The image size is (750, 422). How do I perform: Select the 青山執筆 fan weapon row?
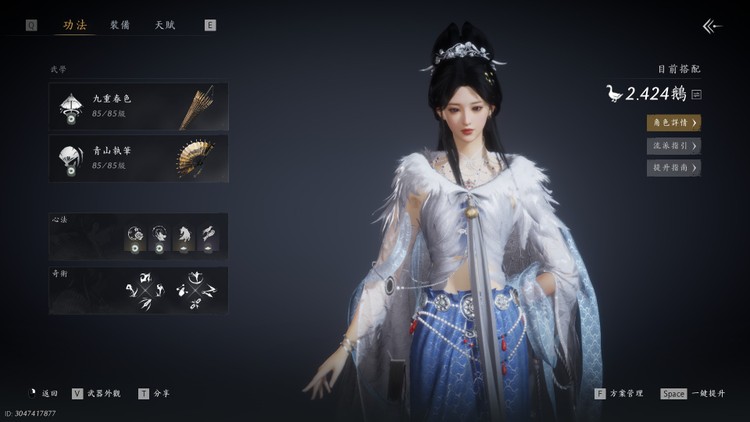pos(139,158)
